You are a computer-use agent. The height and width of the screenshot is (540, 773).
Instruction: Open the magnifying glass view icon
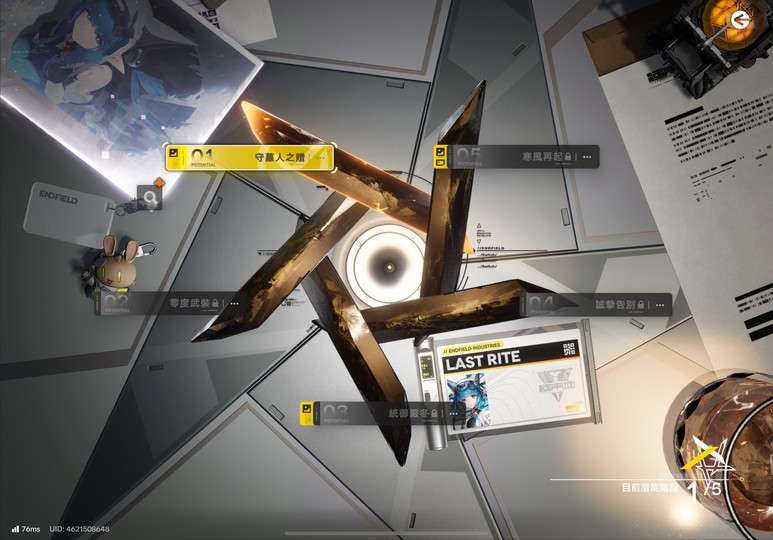(149, 200)
